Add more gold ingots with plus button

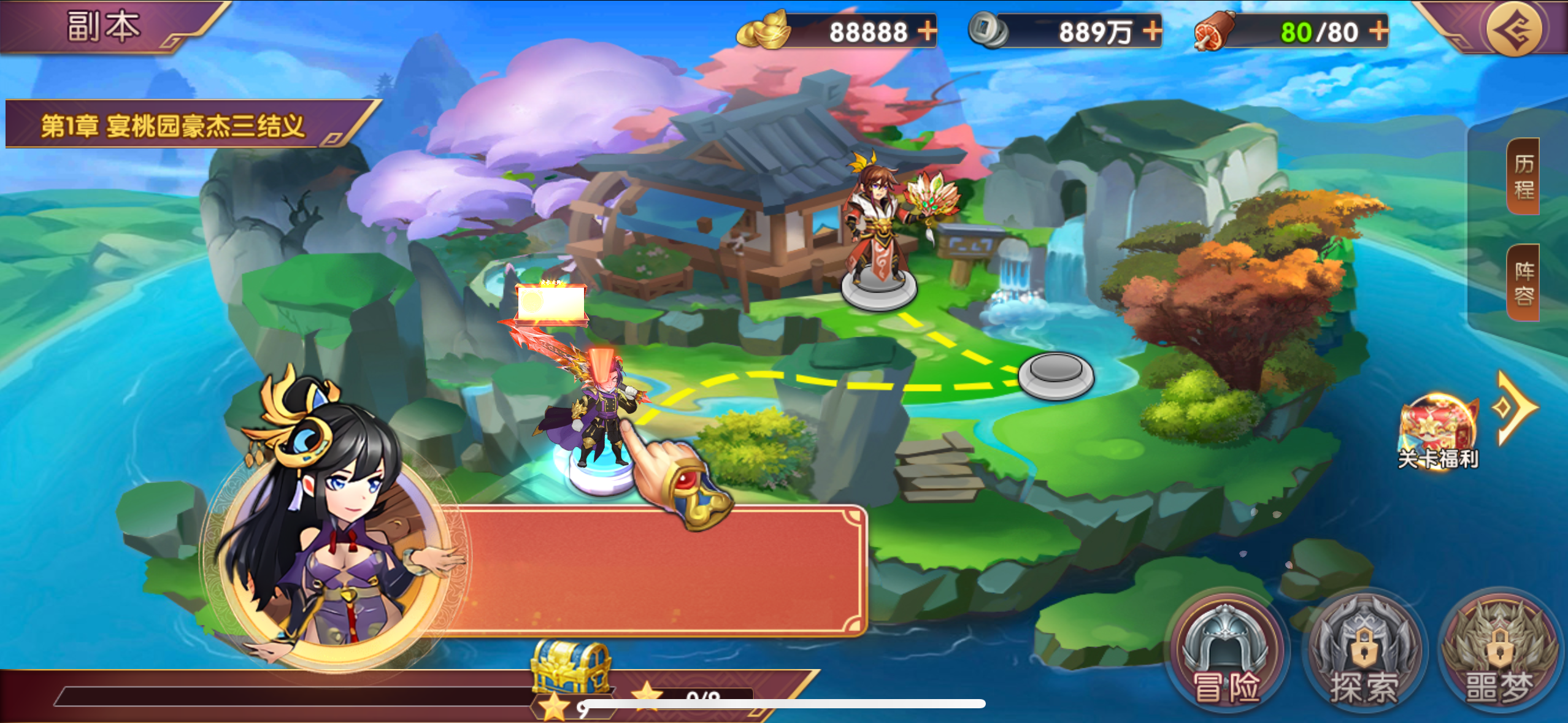pyautogui.click(x=927, y=31)
